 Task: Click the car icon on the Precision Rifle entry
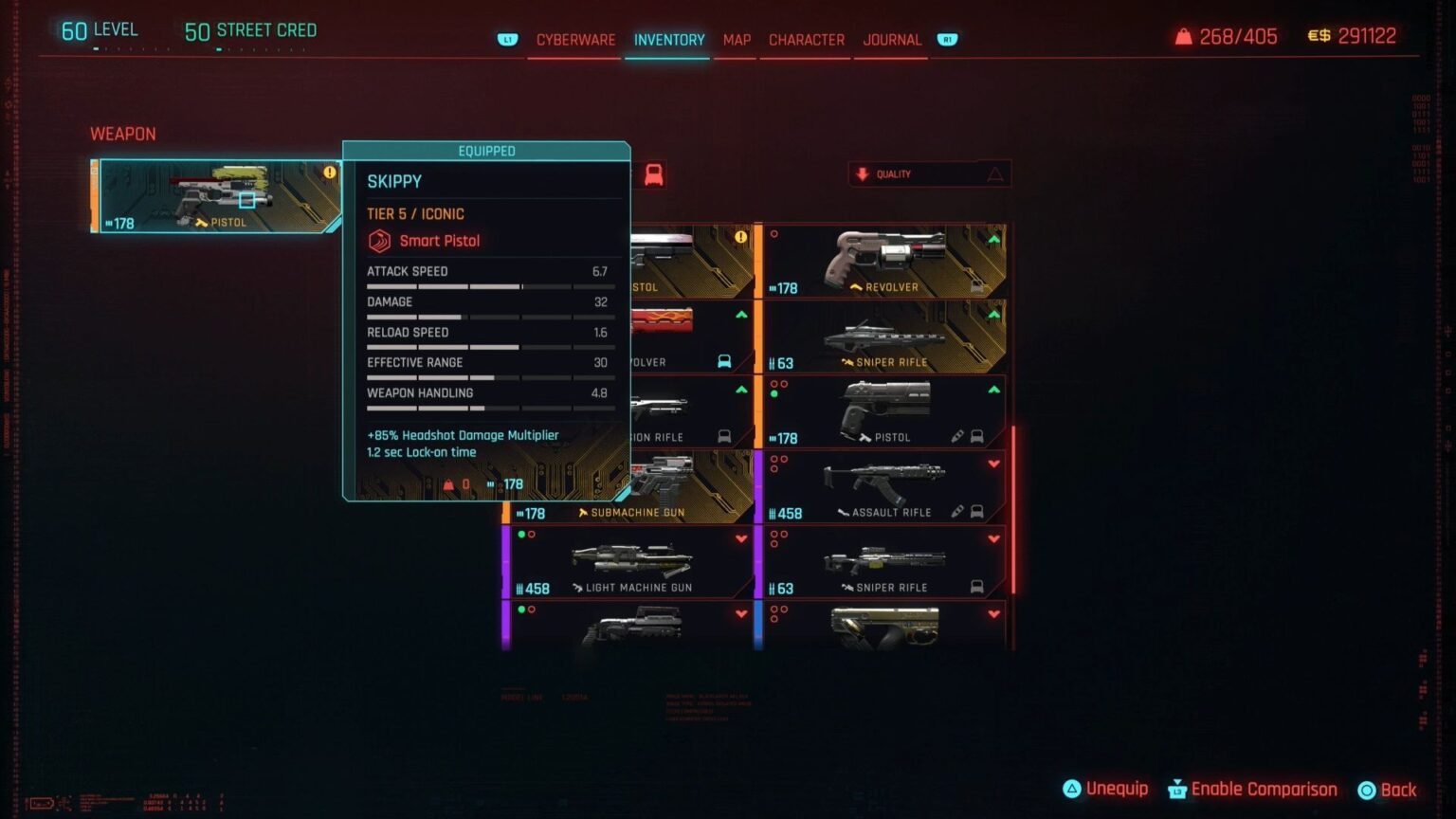tap(726, 435)
